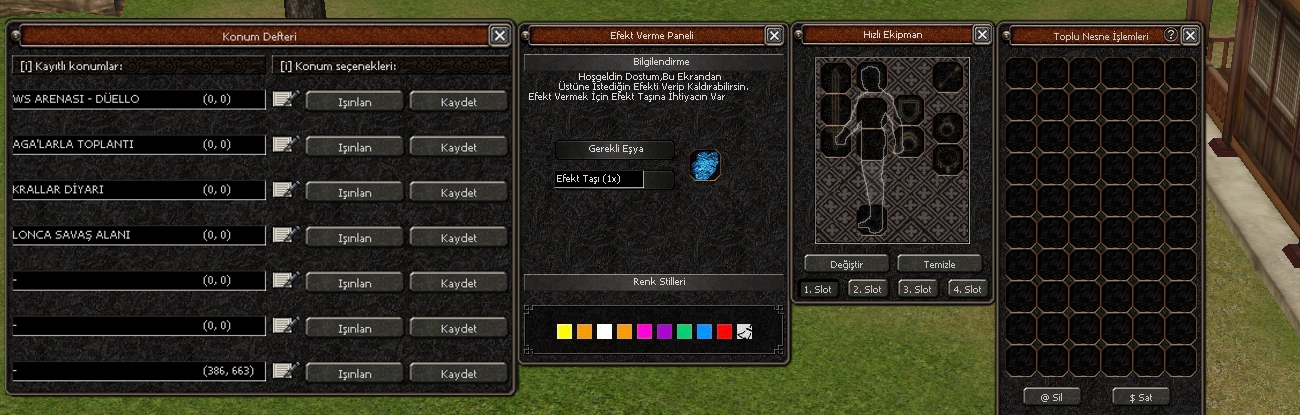1300x415 pixels.
Task: Clear quick equipment with Temizle
Action: pyautogui.click(x=939, y=264)
